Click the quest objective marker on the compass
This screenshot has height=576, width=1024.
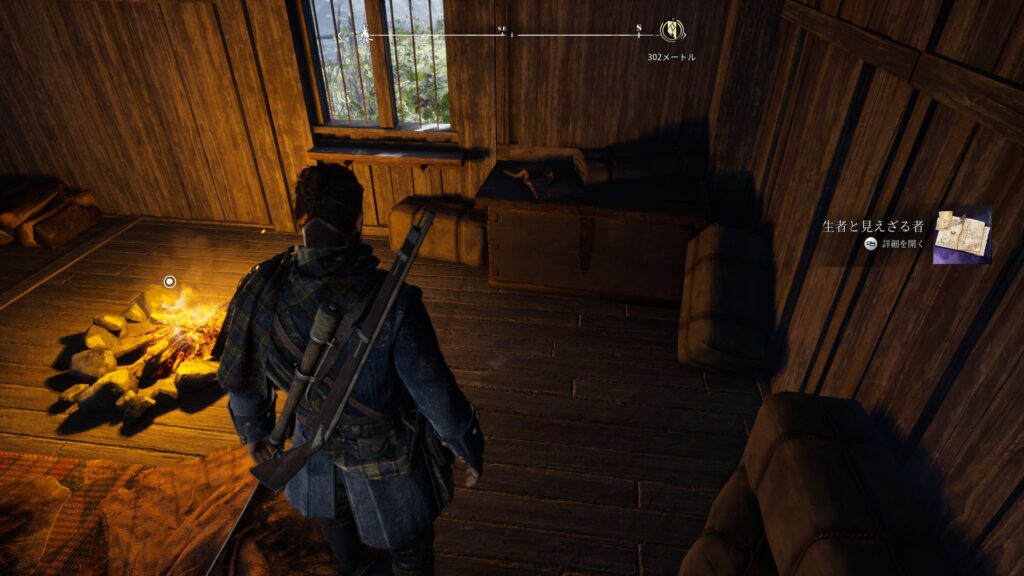[x=672, y=31]
